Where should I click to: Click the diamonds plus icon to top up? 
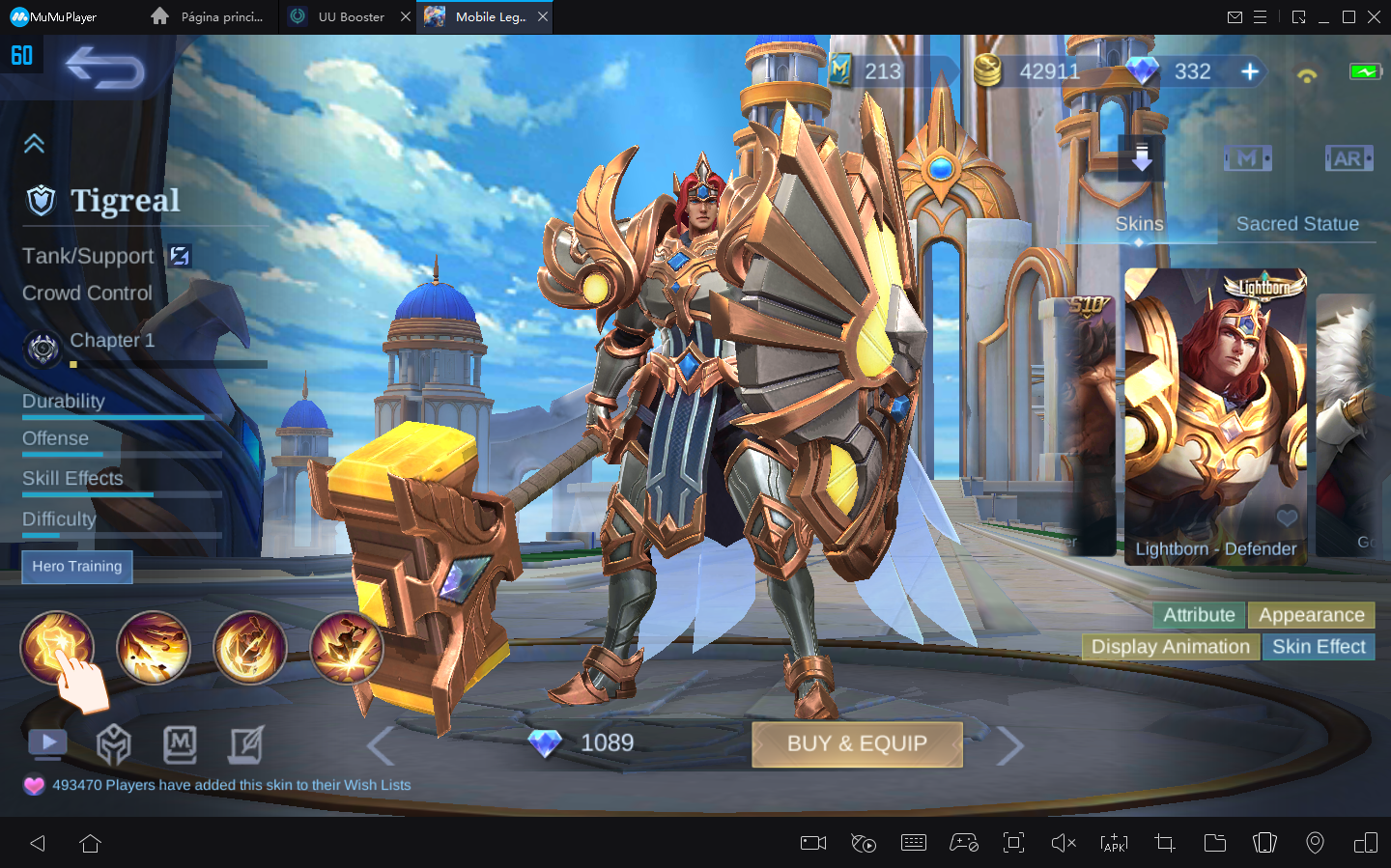[1251, 70]
